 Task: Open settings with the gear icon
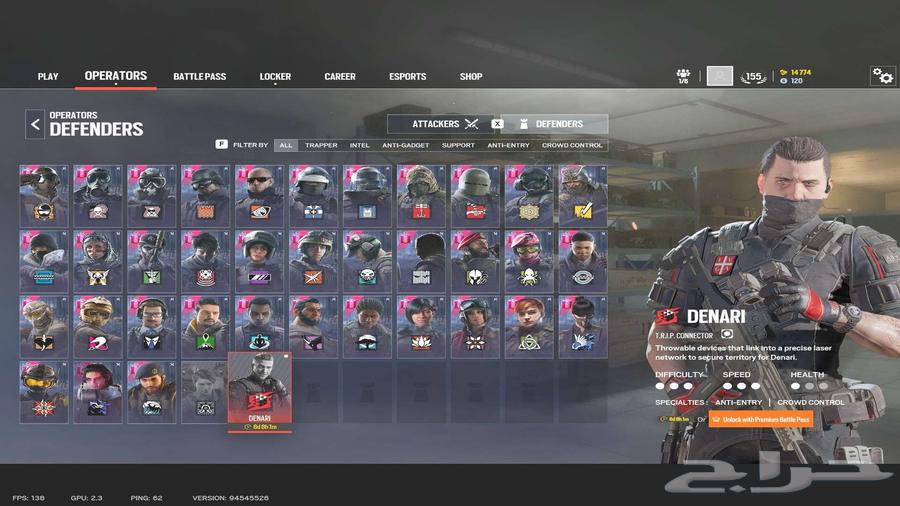click(x=882, y=76)
